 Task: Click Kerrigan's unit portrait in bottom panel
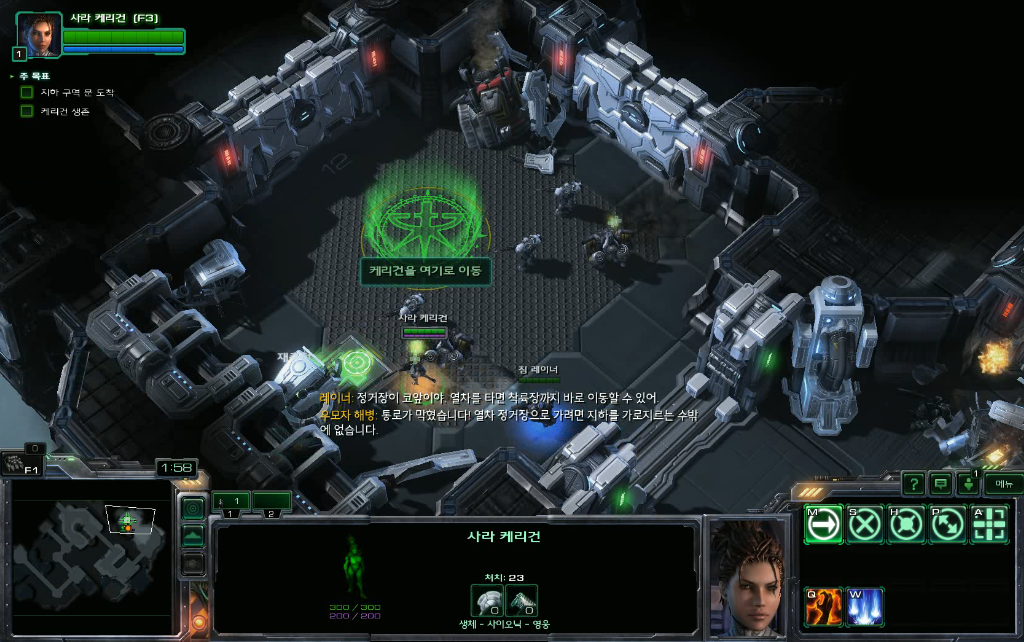pyautogui.click(x=750, y=577)
